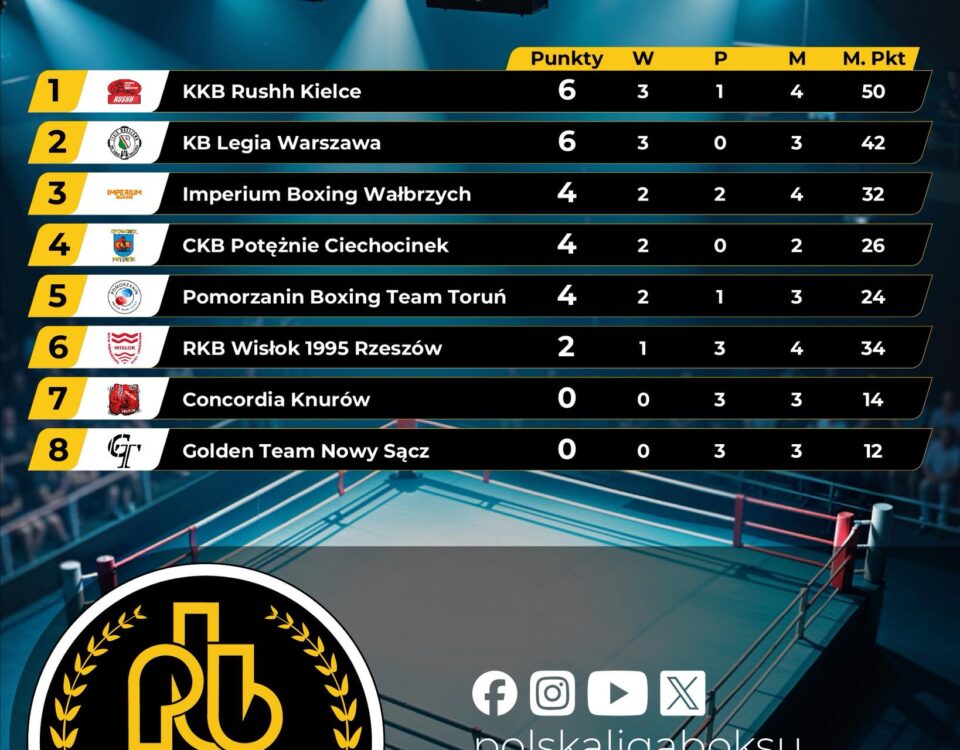Click the Punkty column header
Image resolution: width=960 pixels, height=750 pixels.
pos(566,58)
